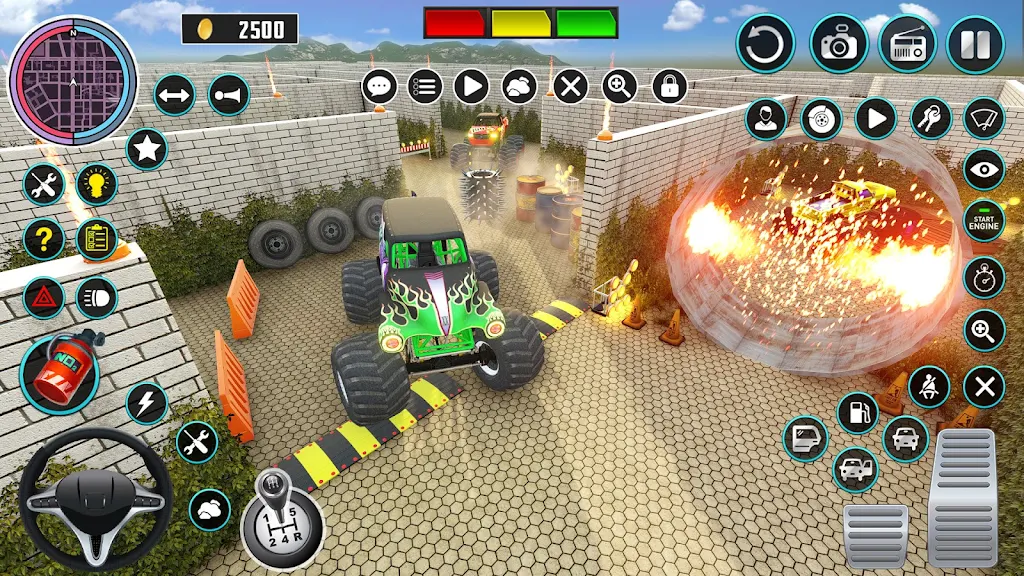
Task: Activate the red NOS nitro canister
Action: [59, 373]
